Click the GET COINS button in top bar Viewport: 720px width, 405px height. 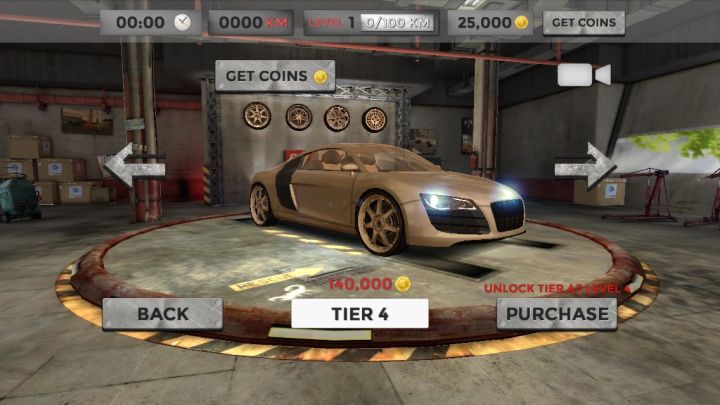pyautogui.click(x=583, y=23)
